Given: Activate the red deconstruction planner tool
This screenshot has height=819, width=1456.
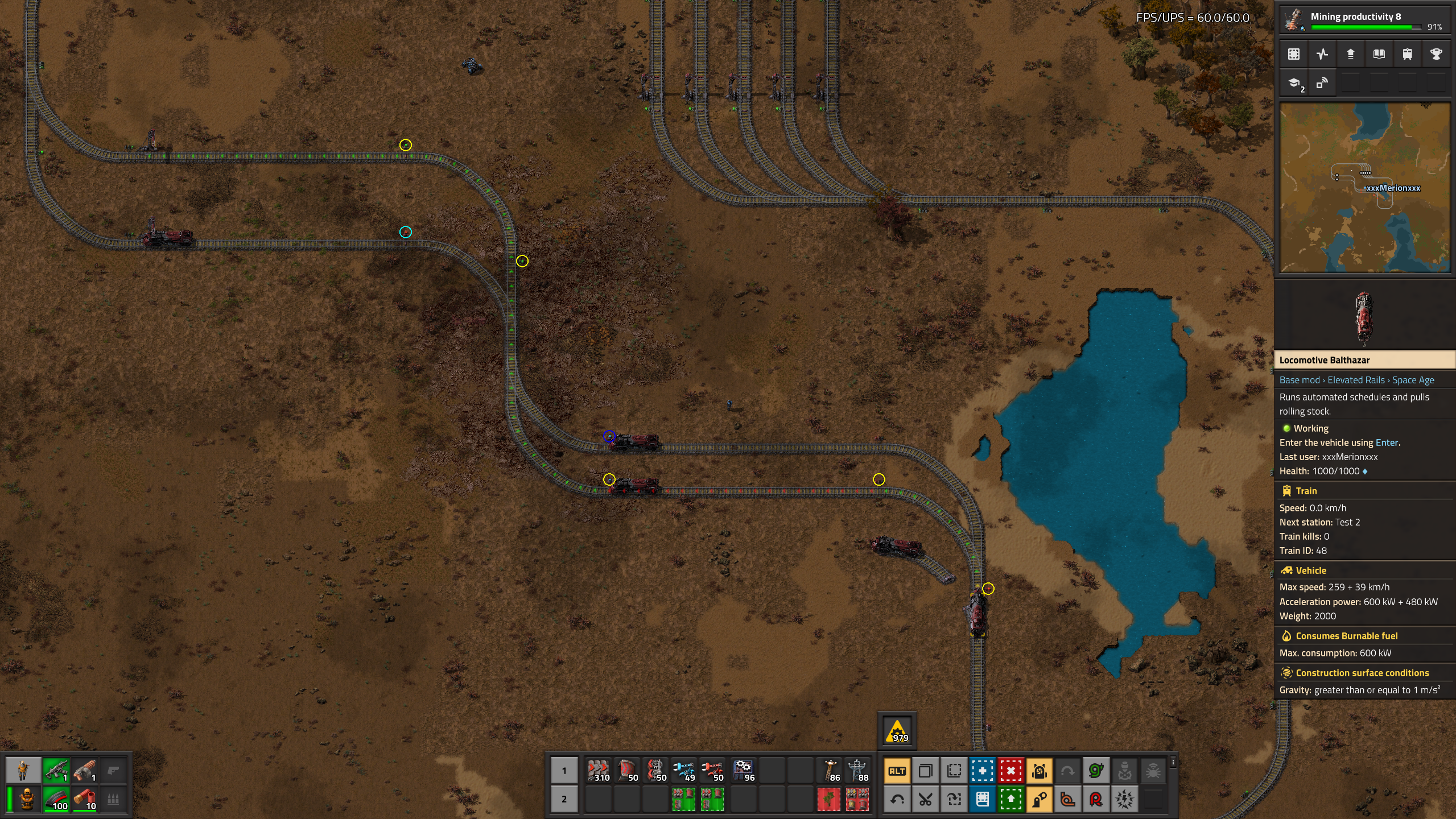Looking at the screenshot, I should pyautogui.click(x=1010, y=771).
